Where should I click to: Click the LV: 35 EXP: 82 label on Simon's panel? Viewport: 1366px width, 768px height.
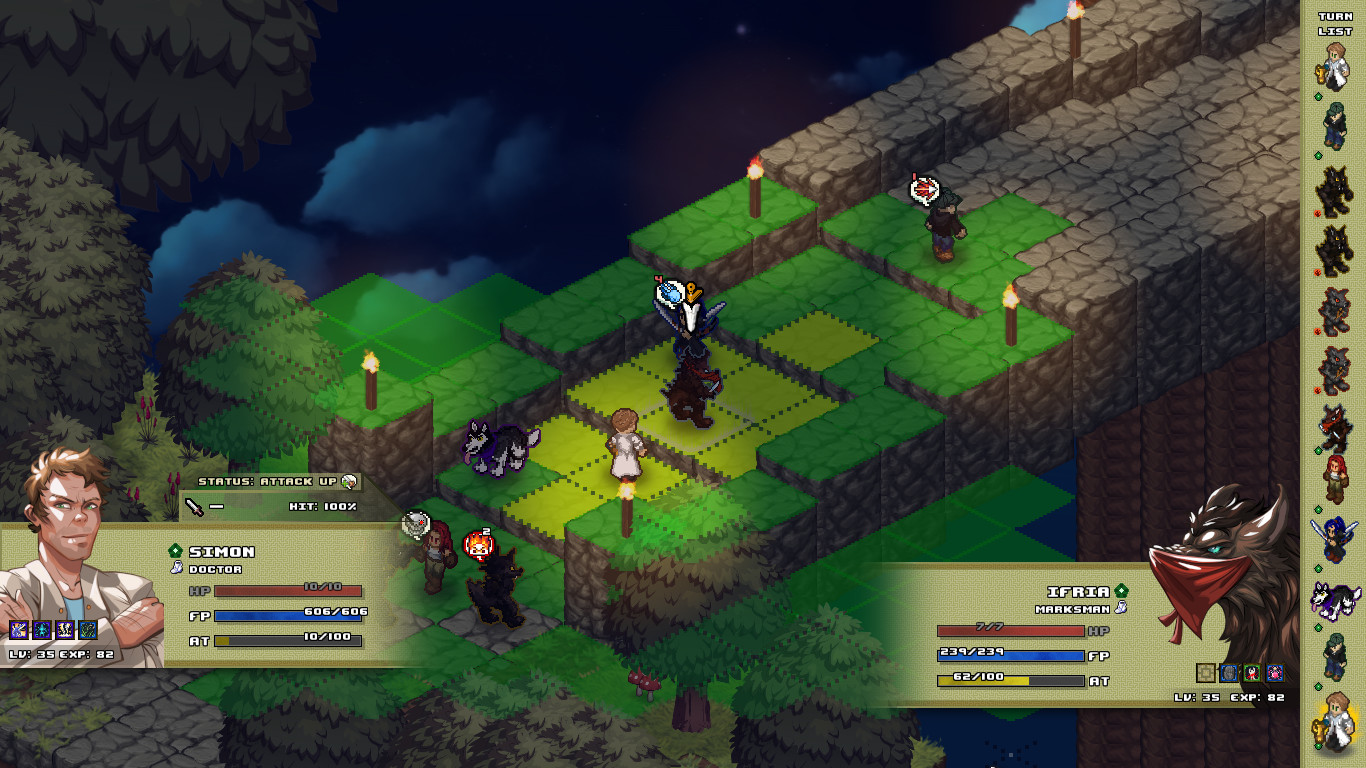point(61,653)
